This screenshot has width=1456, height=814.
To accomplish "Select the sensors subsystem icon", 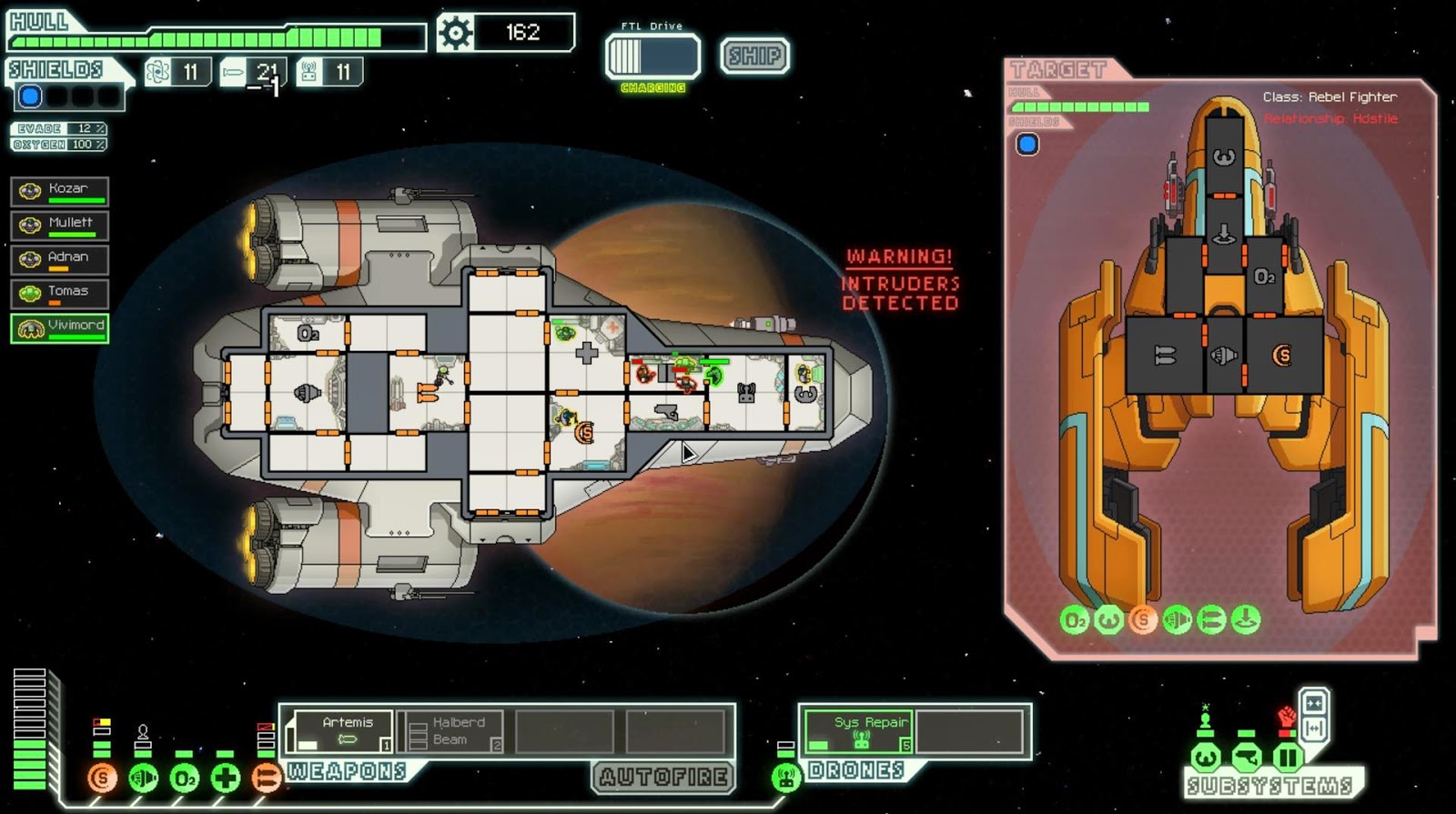I will click(1248, 757).
